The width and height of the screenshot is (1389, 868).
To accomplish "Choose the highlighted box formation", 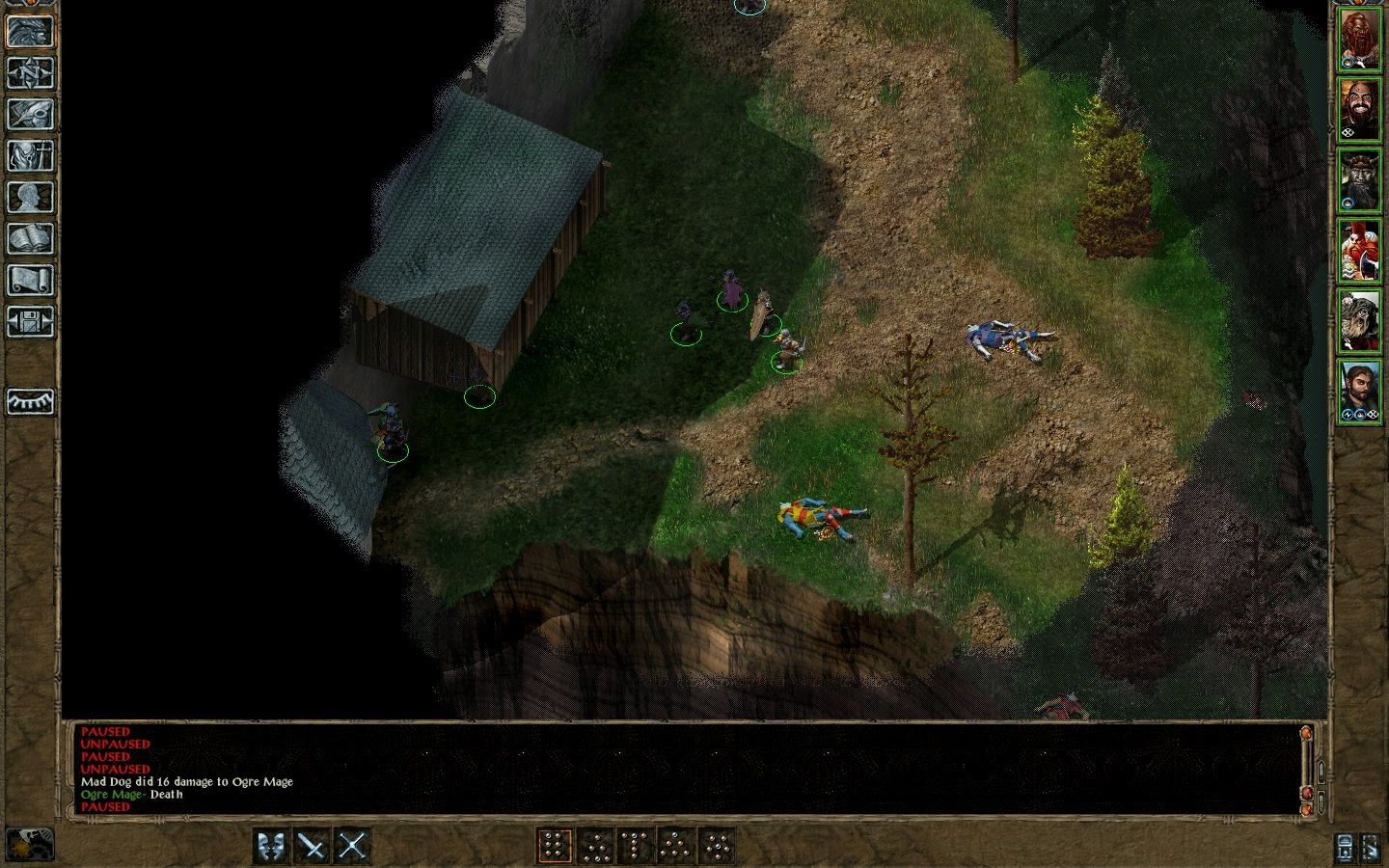I will pyautogui.click(x=554, y=844).
